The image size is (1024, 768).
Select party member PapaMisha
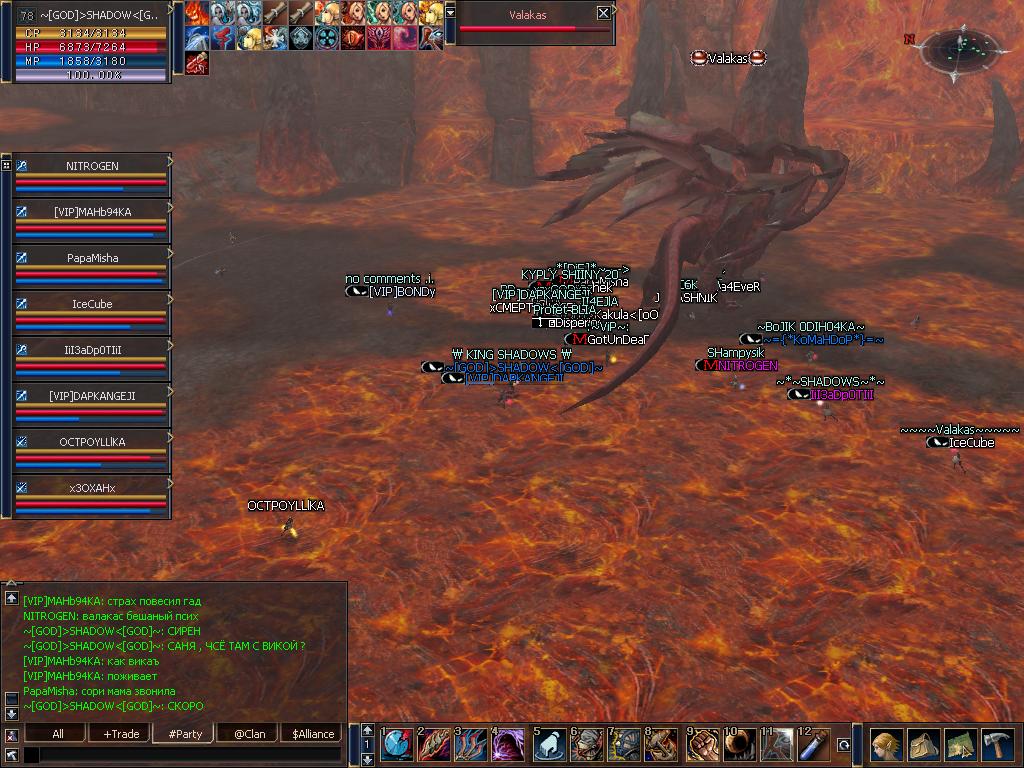click(92, 258)
